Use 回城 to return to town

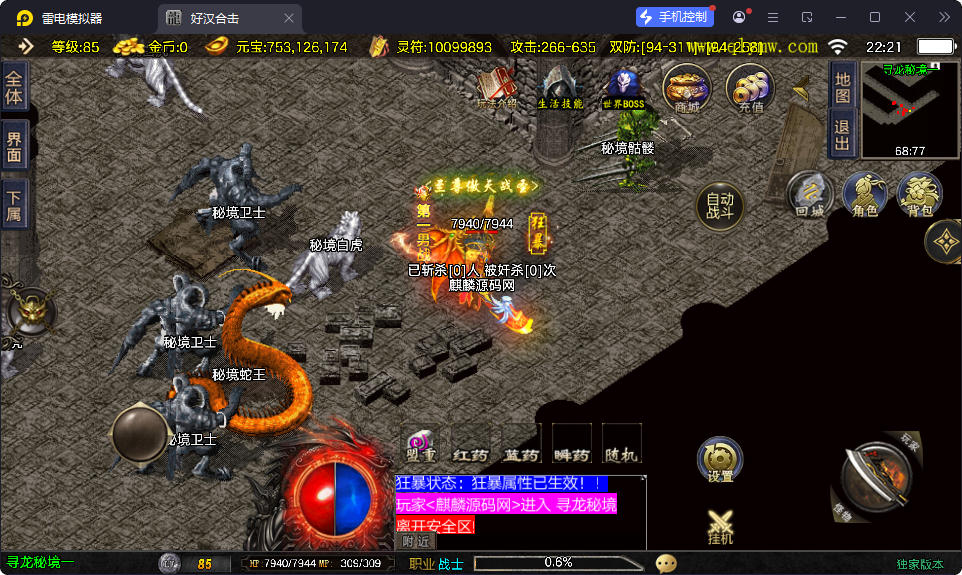pyautogui.click(x=810, y=194)
